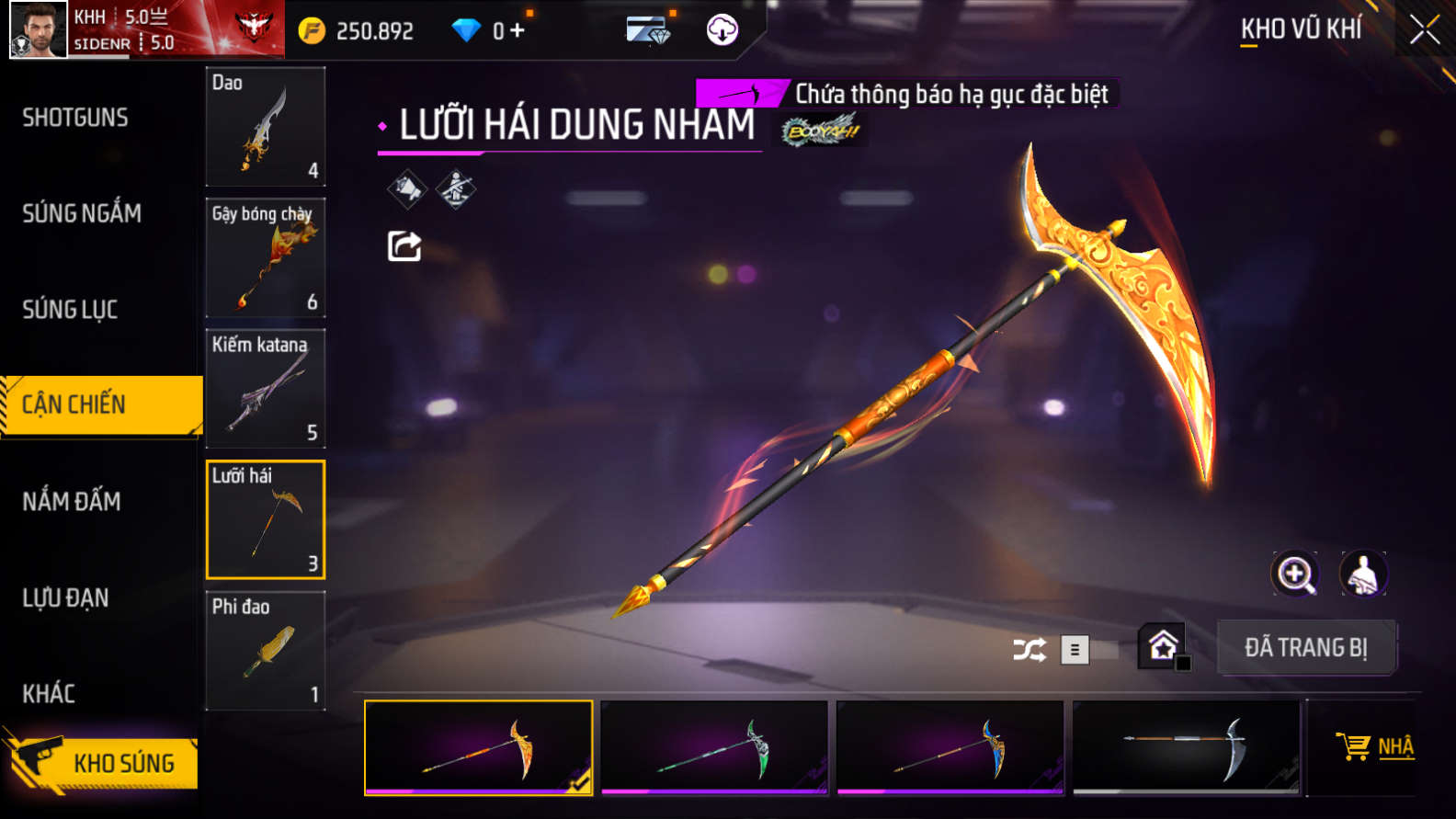
Task: Click the share icon under weapon name
Action: point(404,246)
